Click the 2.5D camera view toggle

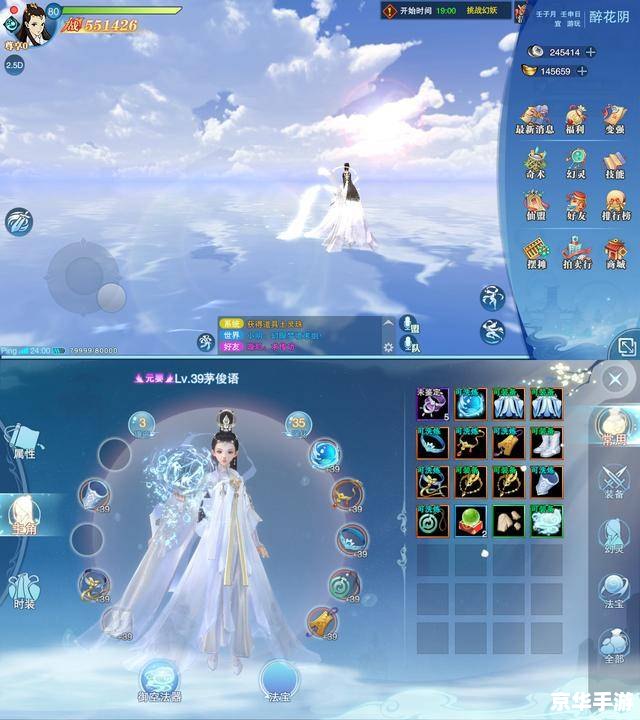coord(14,64)
